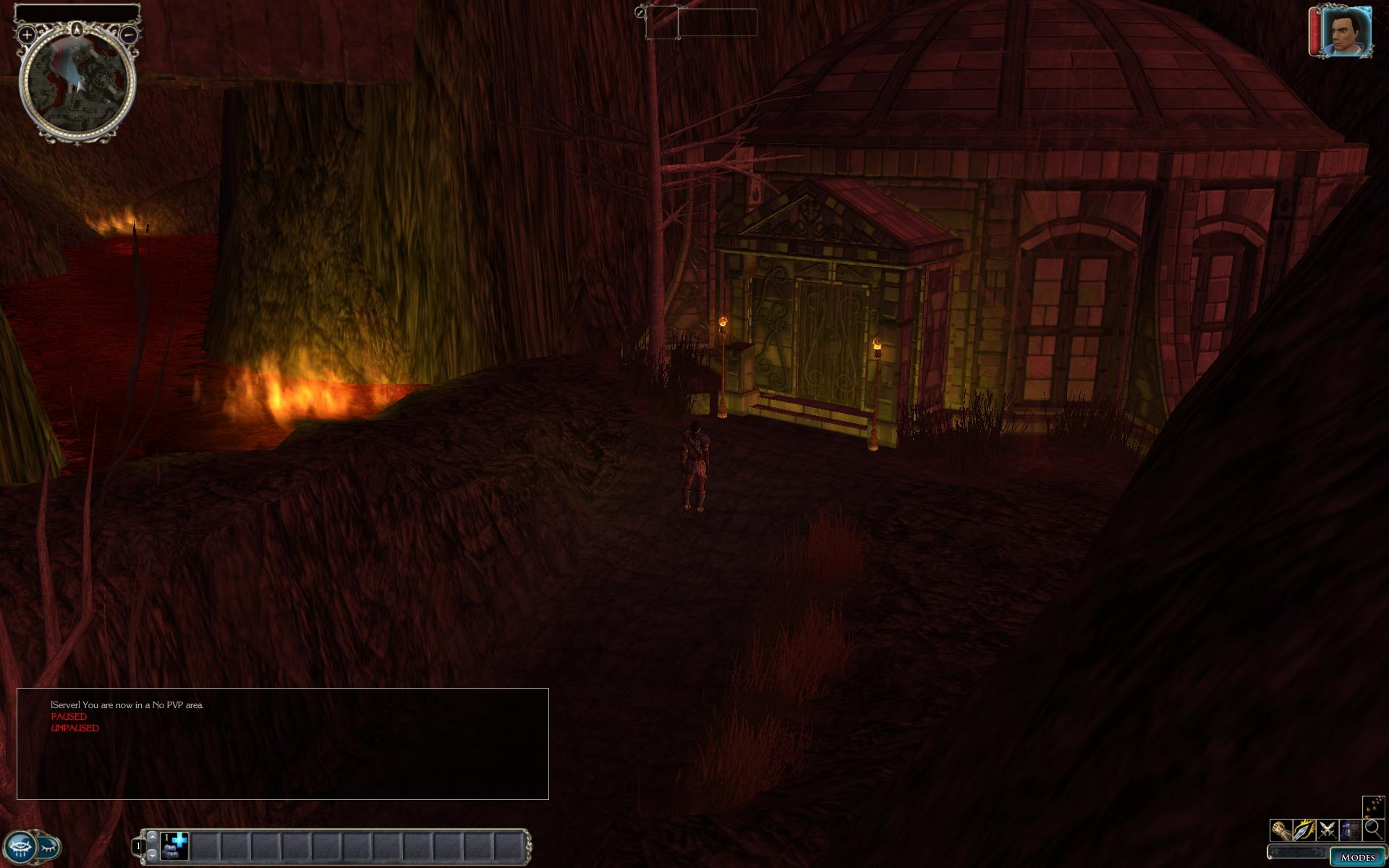Click the closed-eye hide interface button

click(49, 846)
